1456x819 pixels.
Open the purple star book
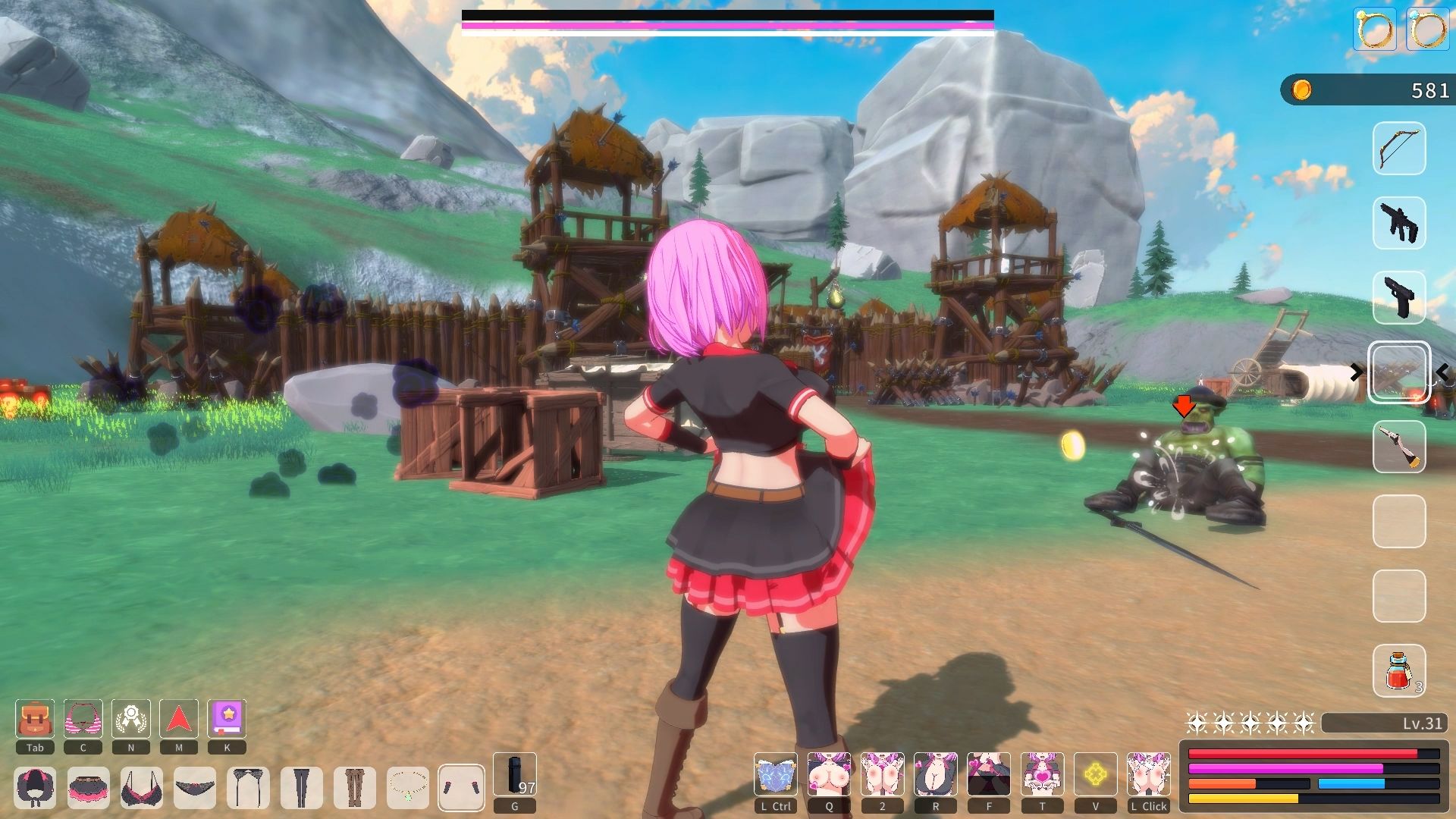coord(227,719)
